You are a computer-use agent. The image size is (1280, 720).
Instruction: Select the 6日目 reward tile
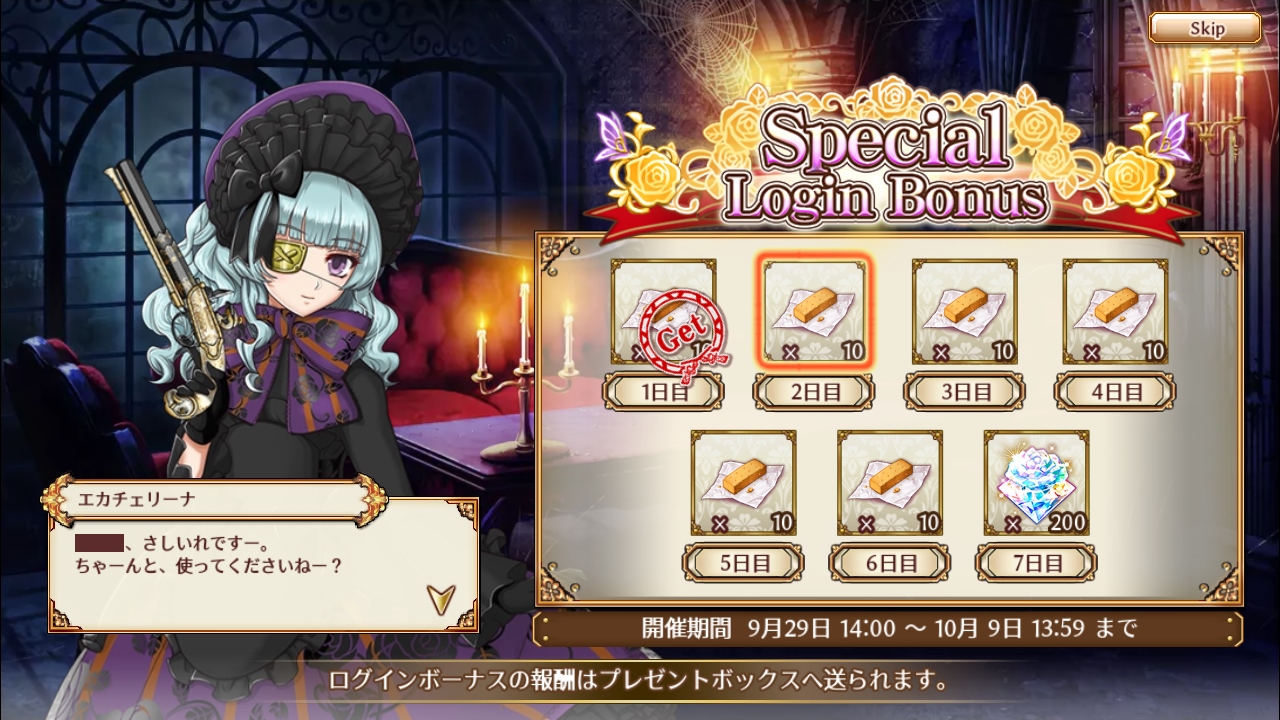[889, 483]
